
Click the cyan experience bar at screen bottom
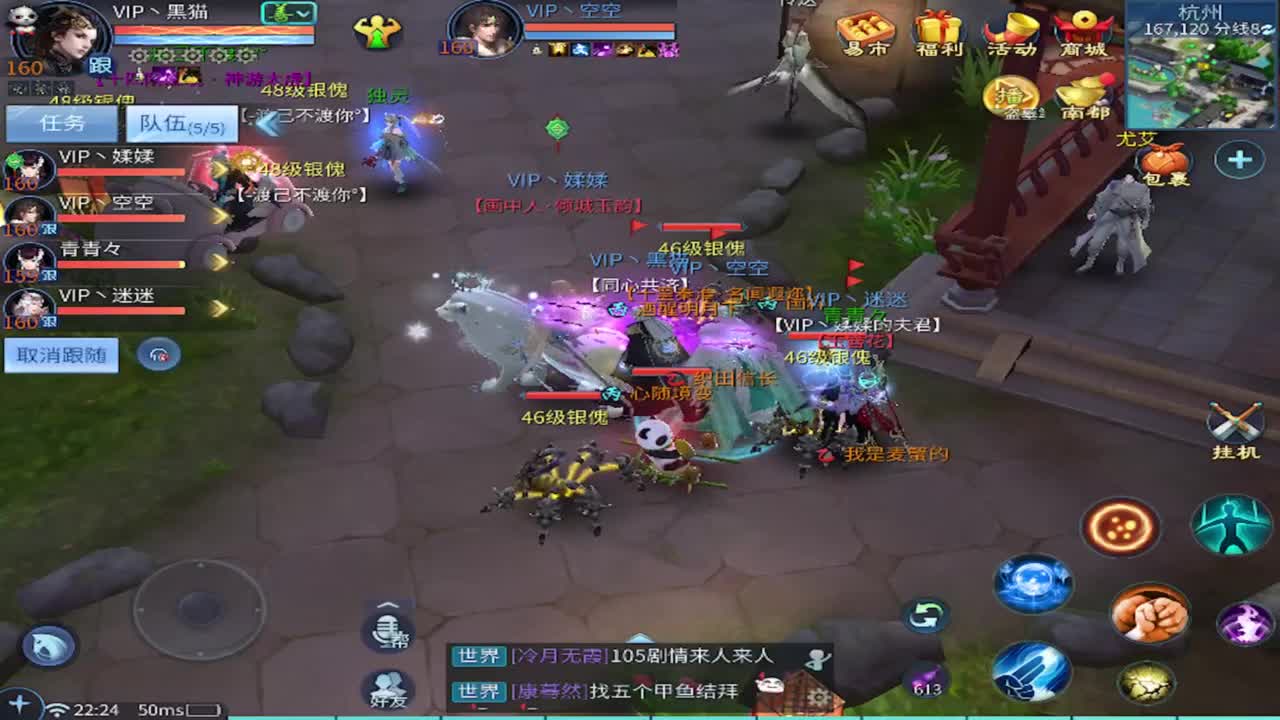640,716
